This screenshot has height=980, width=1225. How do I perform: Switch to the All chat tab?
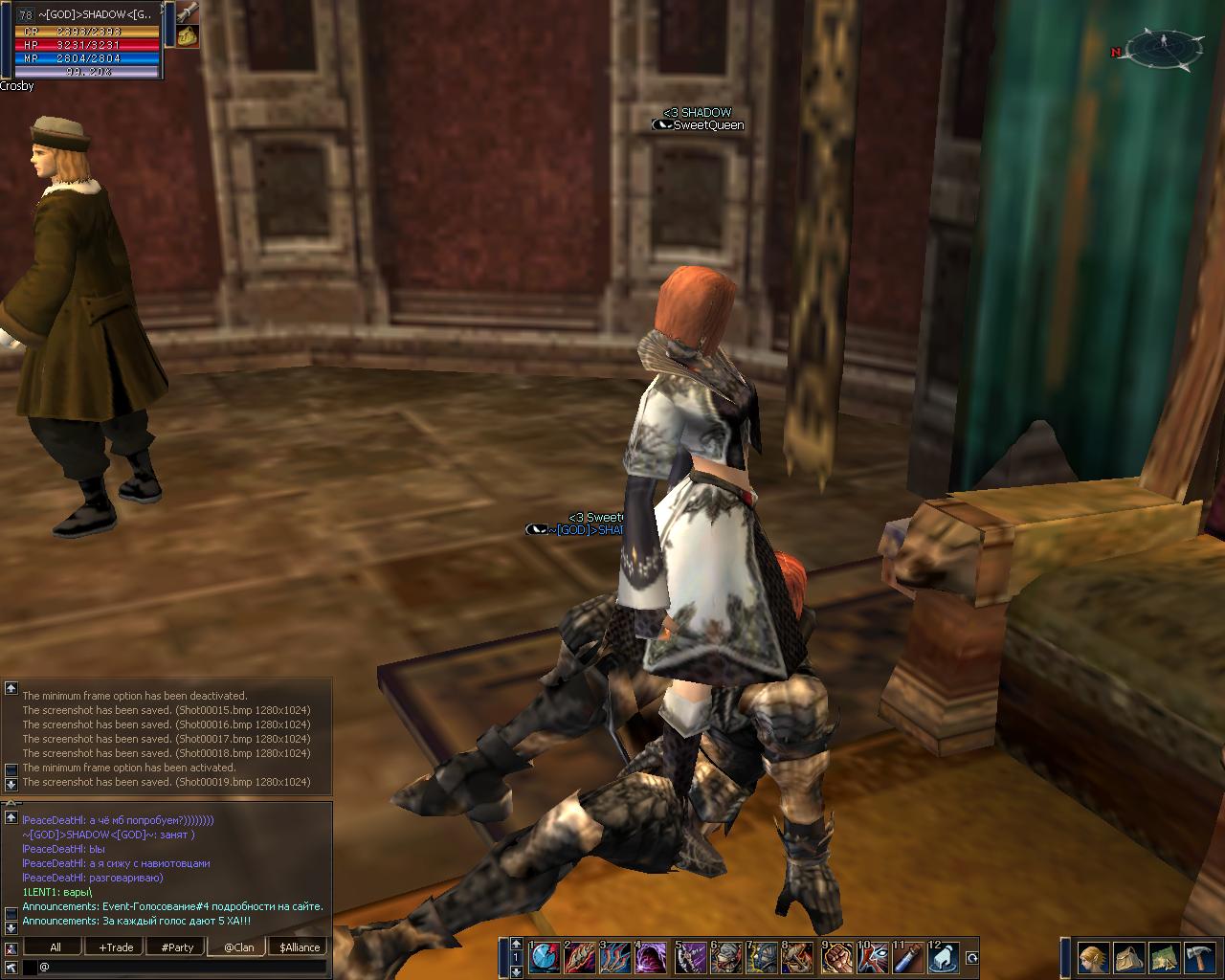point(56,947)
